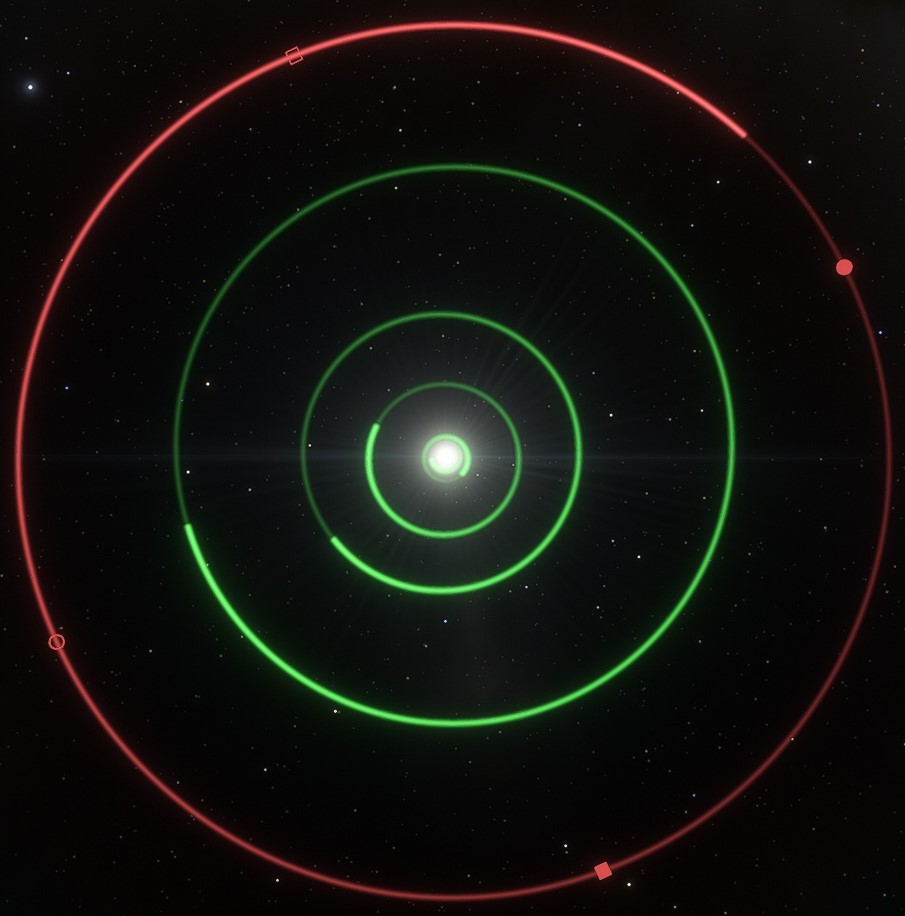The height and width of the screenshot is (916, 905).
Task: Select the filled red square orbit marker
Action: [603, 871]
